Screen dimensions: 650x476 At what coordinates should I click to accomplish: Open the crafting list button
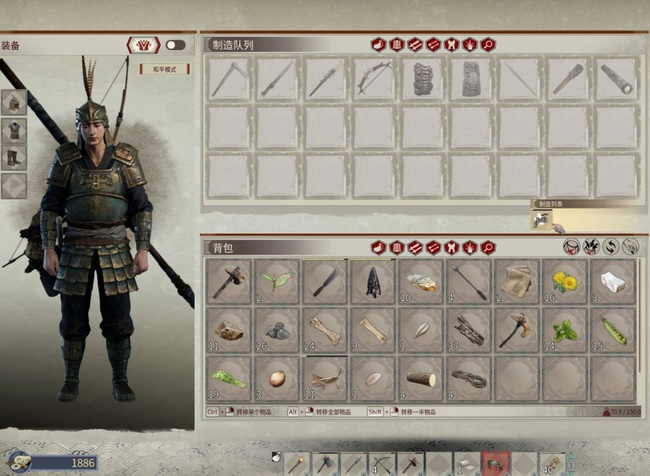(x=542, y=220)
